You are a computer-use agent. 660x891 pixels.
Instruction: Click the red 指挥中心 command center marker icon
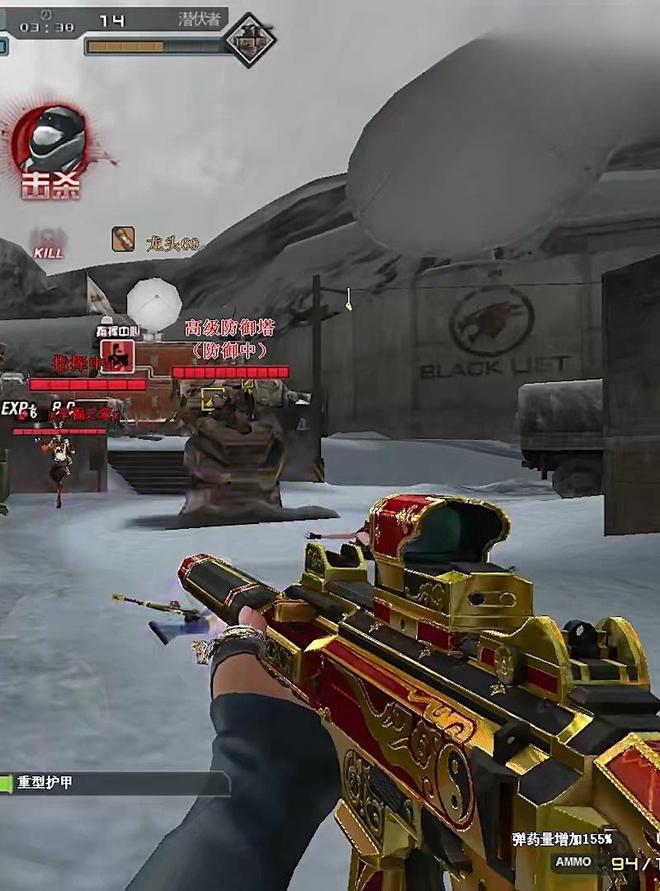point(116,353)
